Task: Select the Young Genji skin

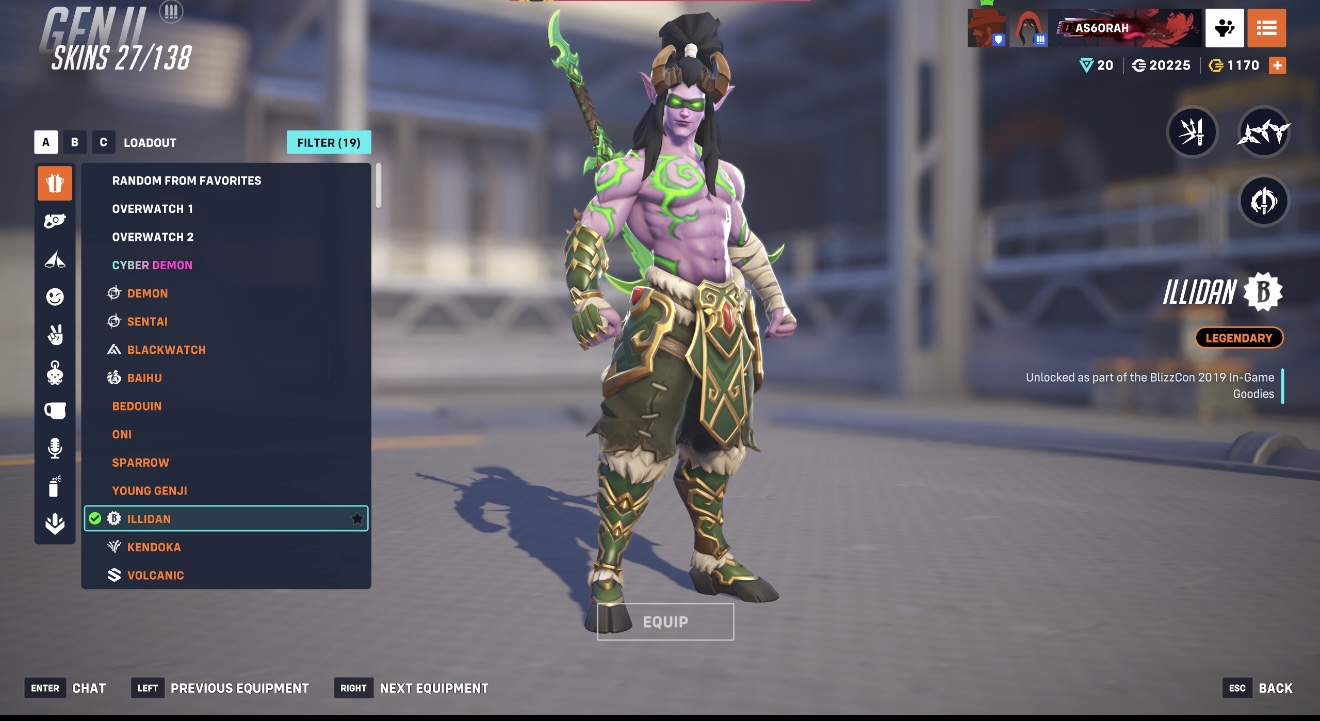Action: click(149, 491)
